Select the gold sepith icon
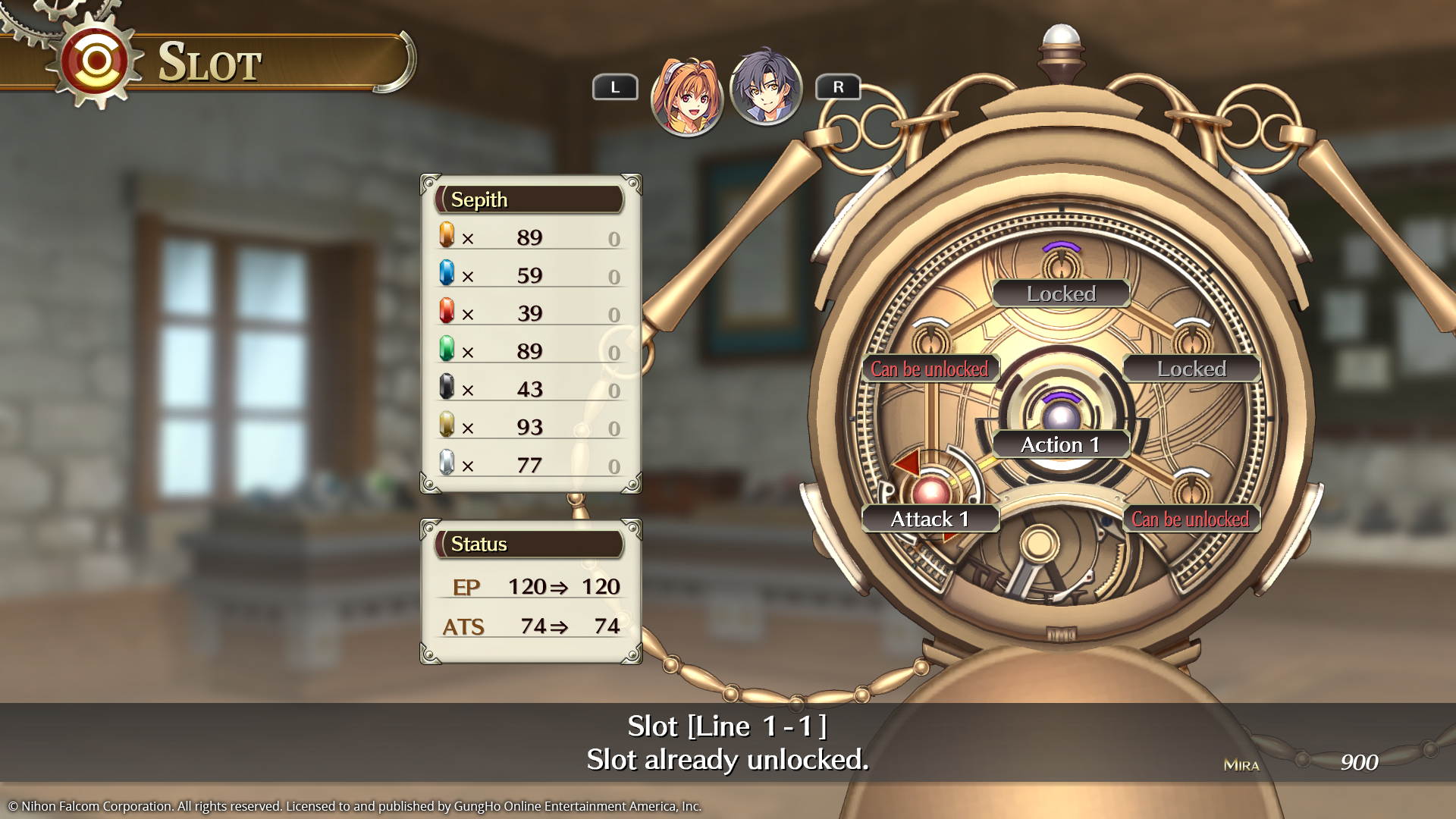The width and height of the screenshot is (1456, 819). [446, 426]
